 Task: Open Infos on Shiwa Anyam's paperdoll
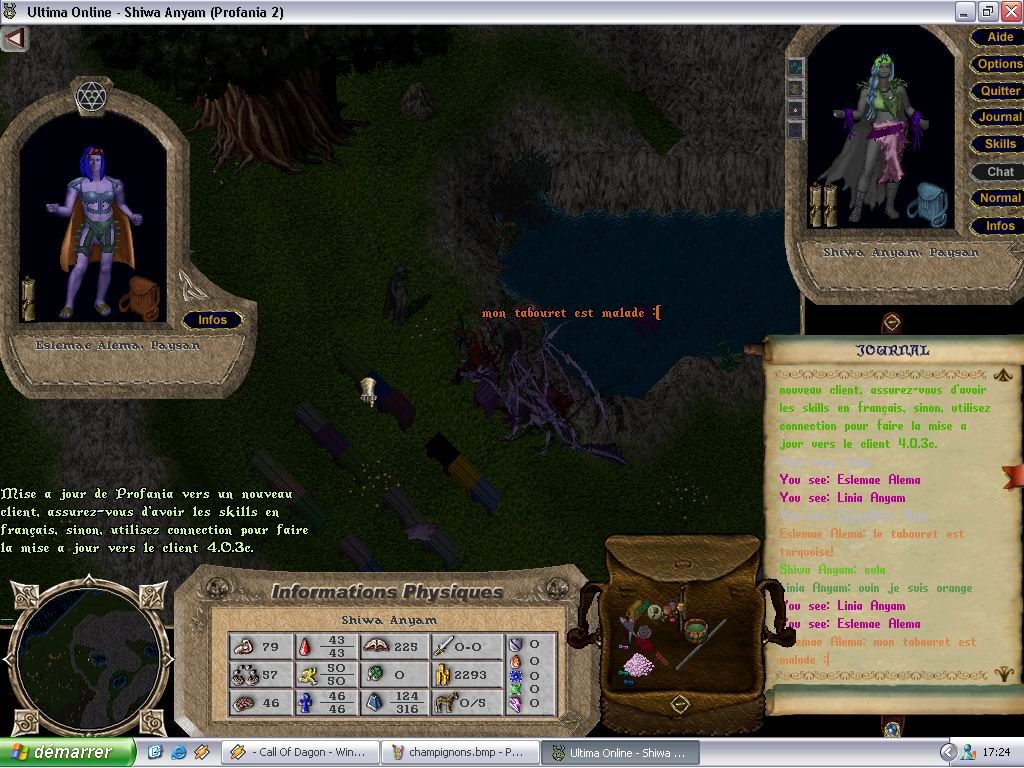point(999,226)
